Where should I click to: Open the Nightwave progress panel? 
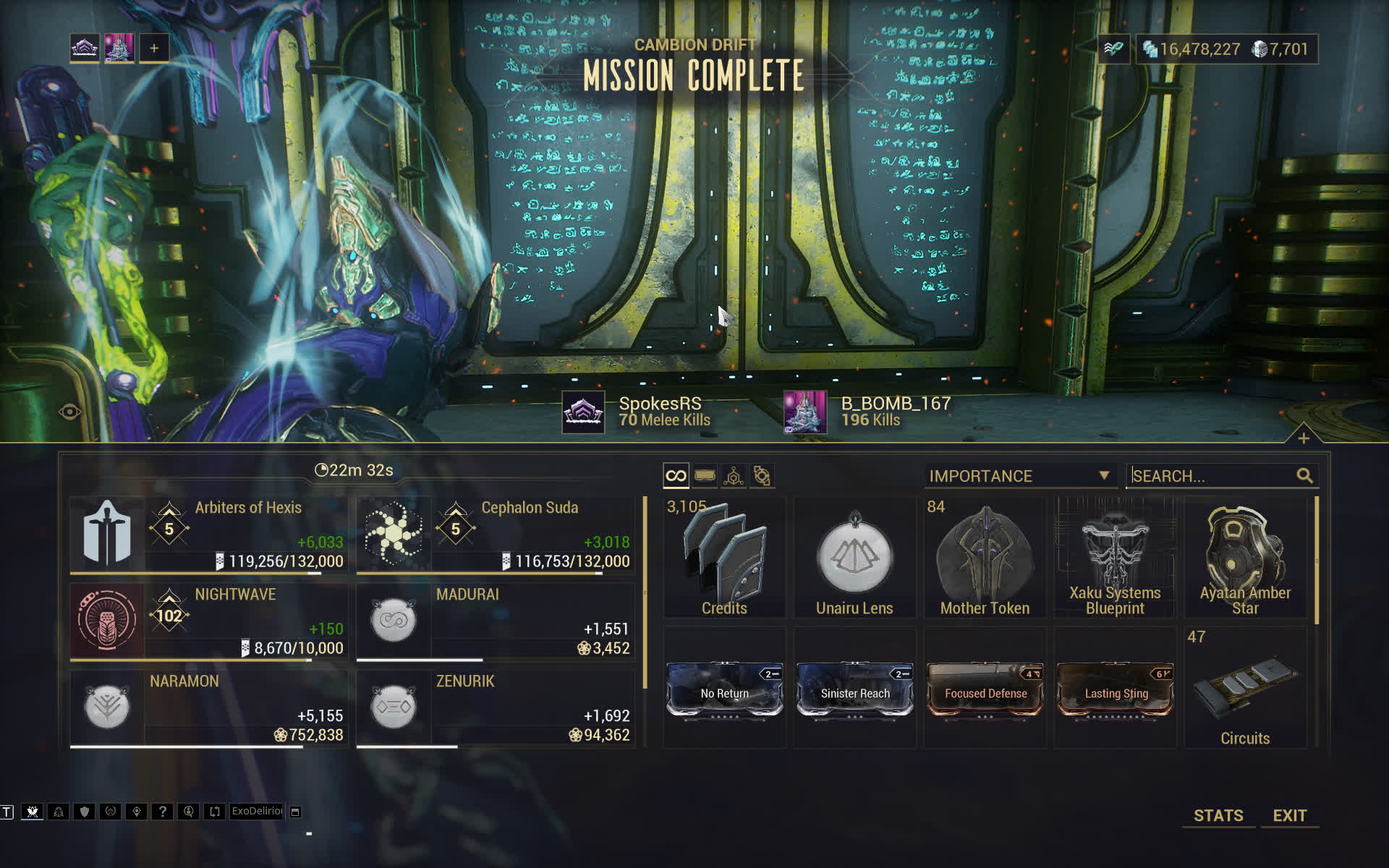coord(208,622)
